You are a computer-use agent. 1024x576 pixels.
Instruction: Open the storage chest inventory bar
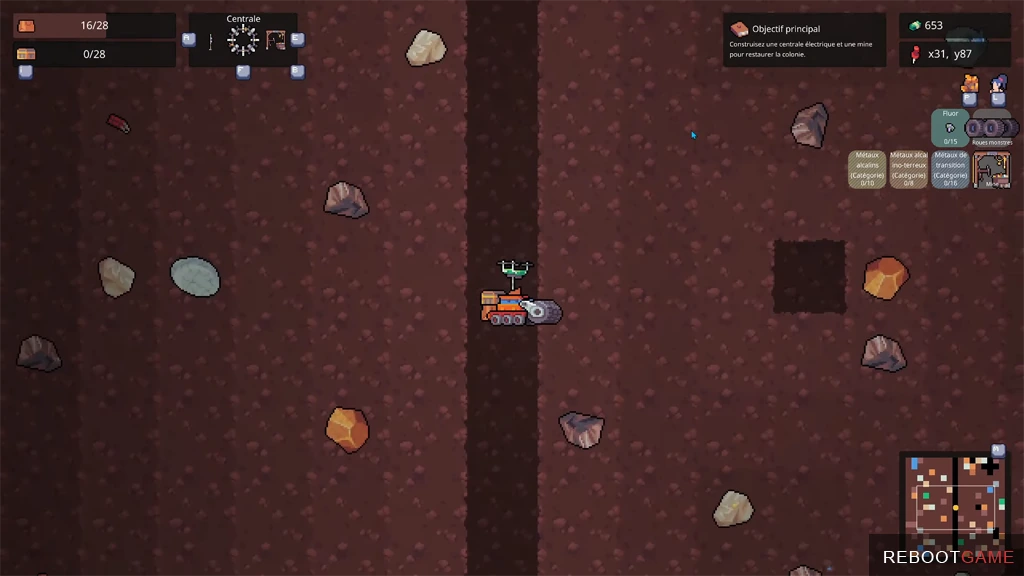[94, 54]
